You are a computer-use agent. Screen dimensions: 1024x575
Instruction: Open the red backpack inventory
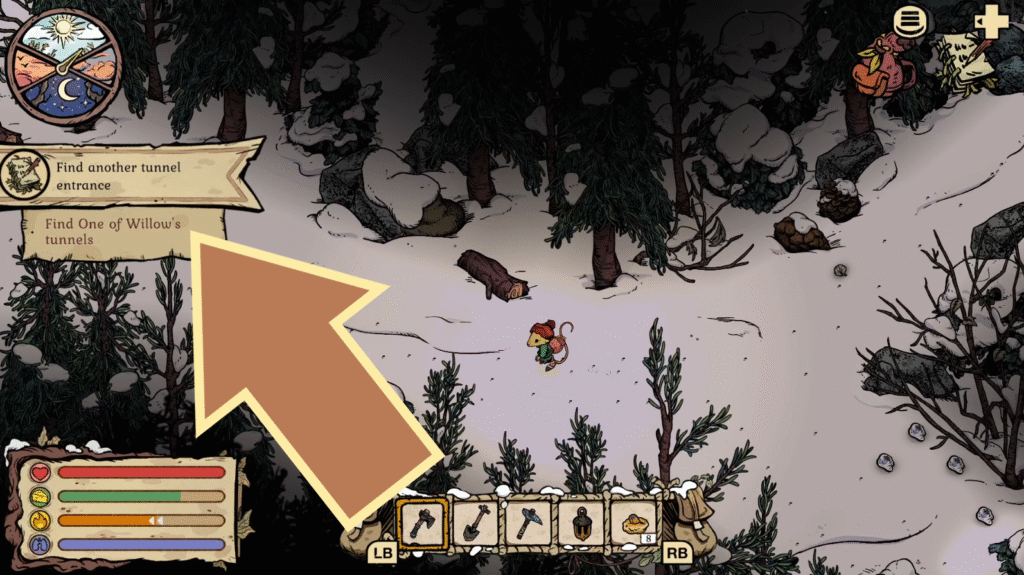(881, 65)
